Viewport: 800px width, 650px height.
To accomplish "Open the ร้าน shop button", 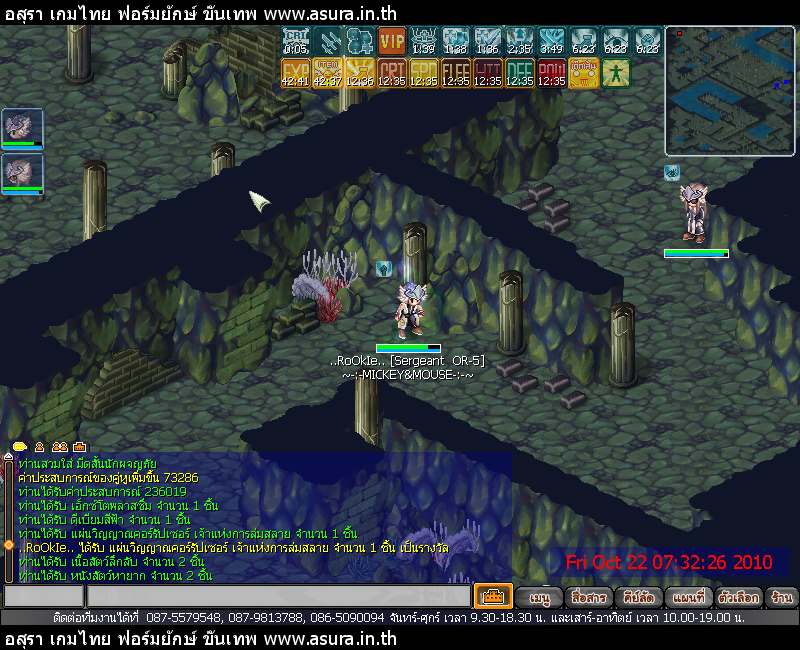I will [783, 597].
